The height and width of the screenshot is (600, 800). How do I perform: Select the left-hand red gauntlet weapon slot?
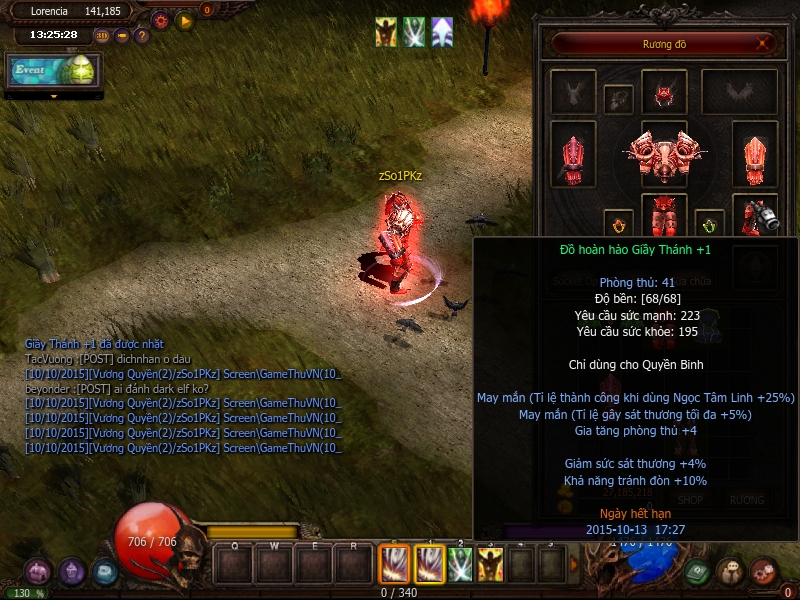coord(573,156)
